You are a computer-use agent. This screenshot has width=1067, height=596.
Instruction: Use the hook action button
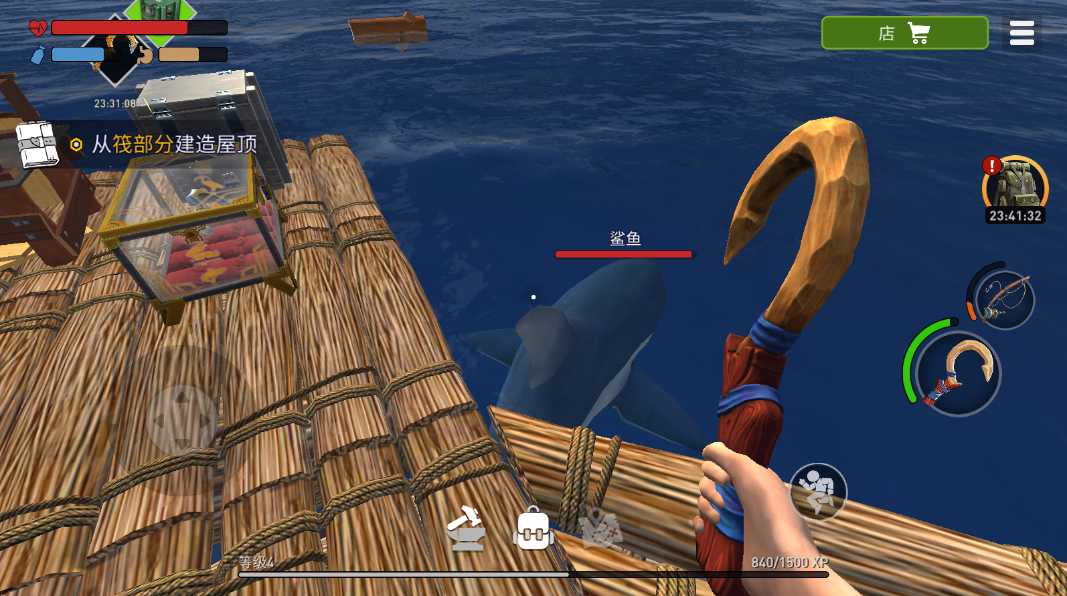coord(957,373)
